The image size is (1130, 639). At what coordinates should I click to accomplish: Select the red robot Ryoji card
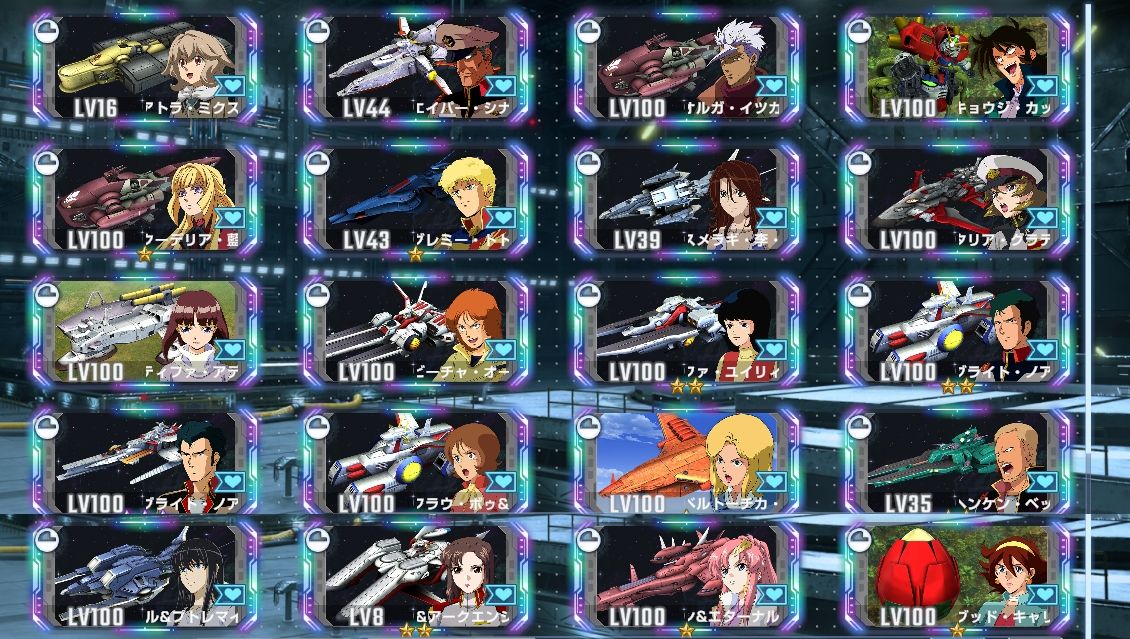pos(957,68)
